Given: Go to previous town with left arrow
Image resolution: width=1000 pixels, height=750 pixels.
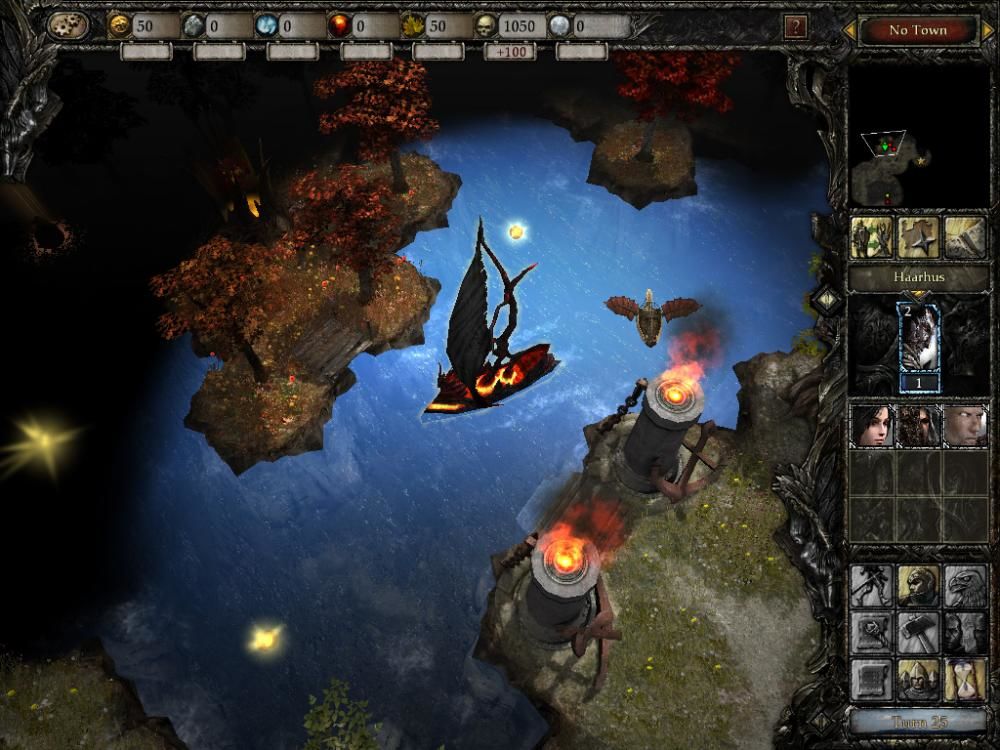Looking at the screenshot, I should (x=850, y=31).
